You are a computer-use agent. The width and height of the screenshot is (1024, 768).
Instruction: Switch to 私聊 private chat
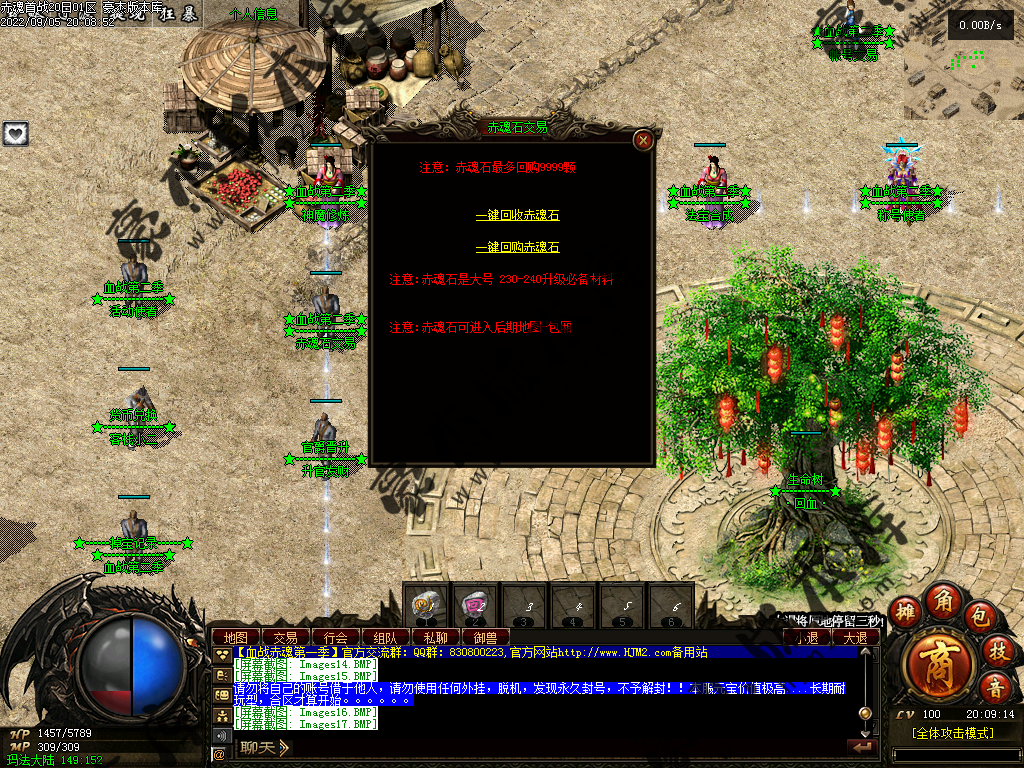coord(435,637)
